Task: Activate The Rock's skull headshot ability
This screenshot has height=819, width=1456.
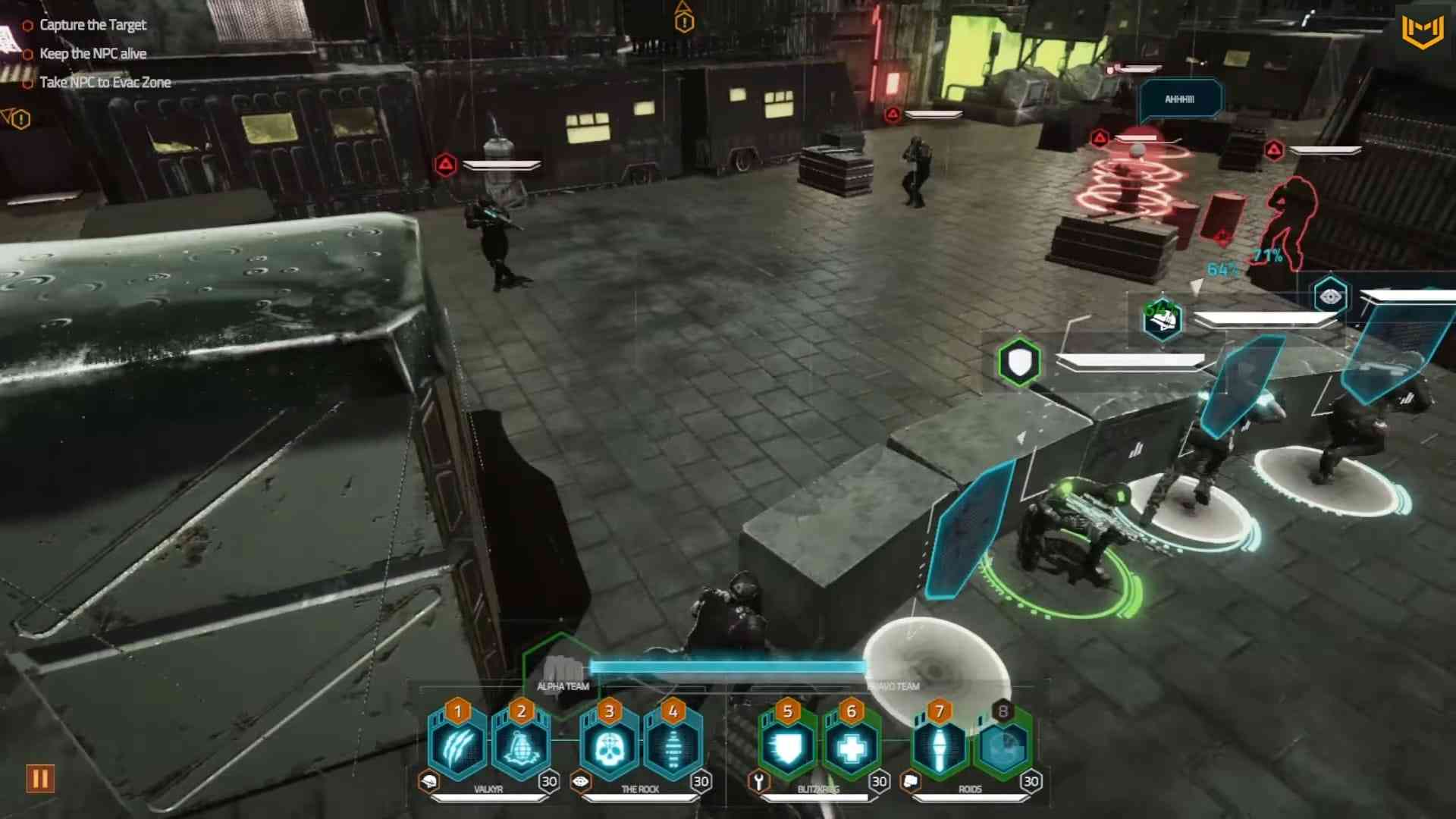Action: (x=609, y=748)
